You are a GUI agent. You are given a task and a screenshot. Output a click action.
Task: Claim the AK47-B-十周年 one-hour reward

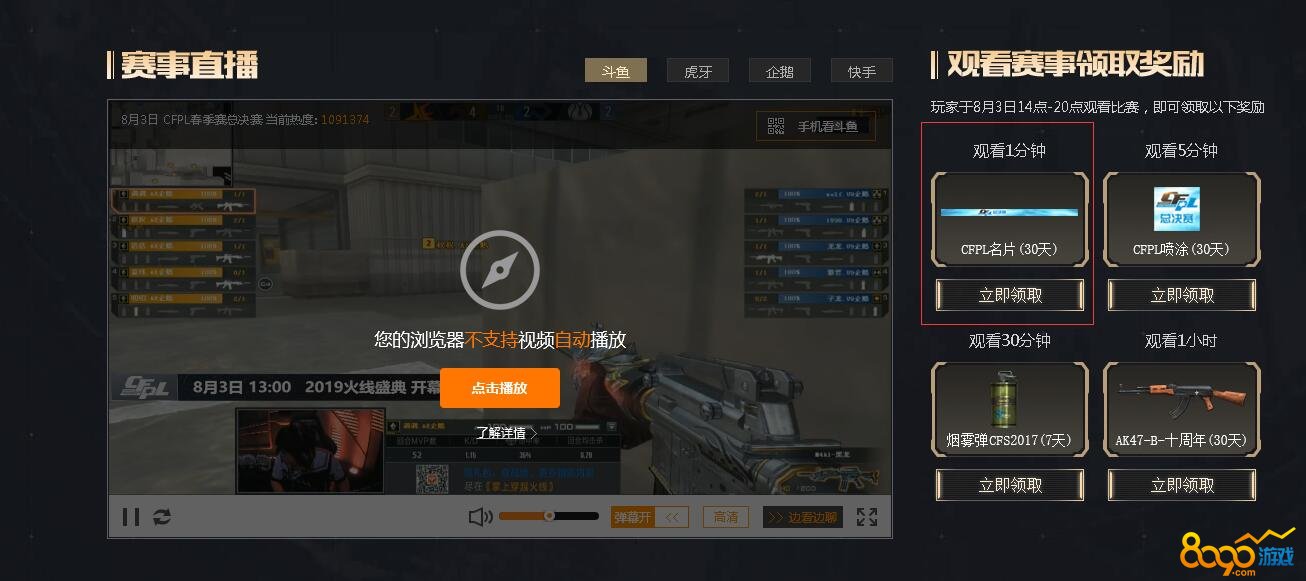click(x=1182, y=485)
